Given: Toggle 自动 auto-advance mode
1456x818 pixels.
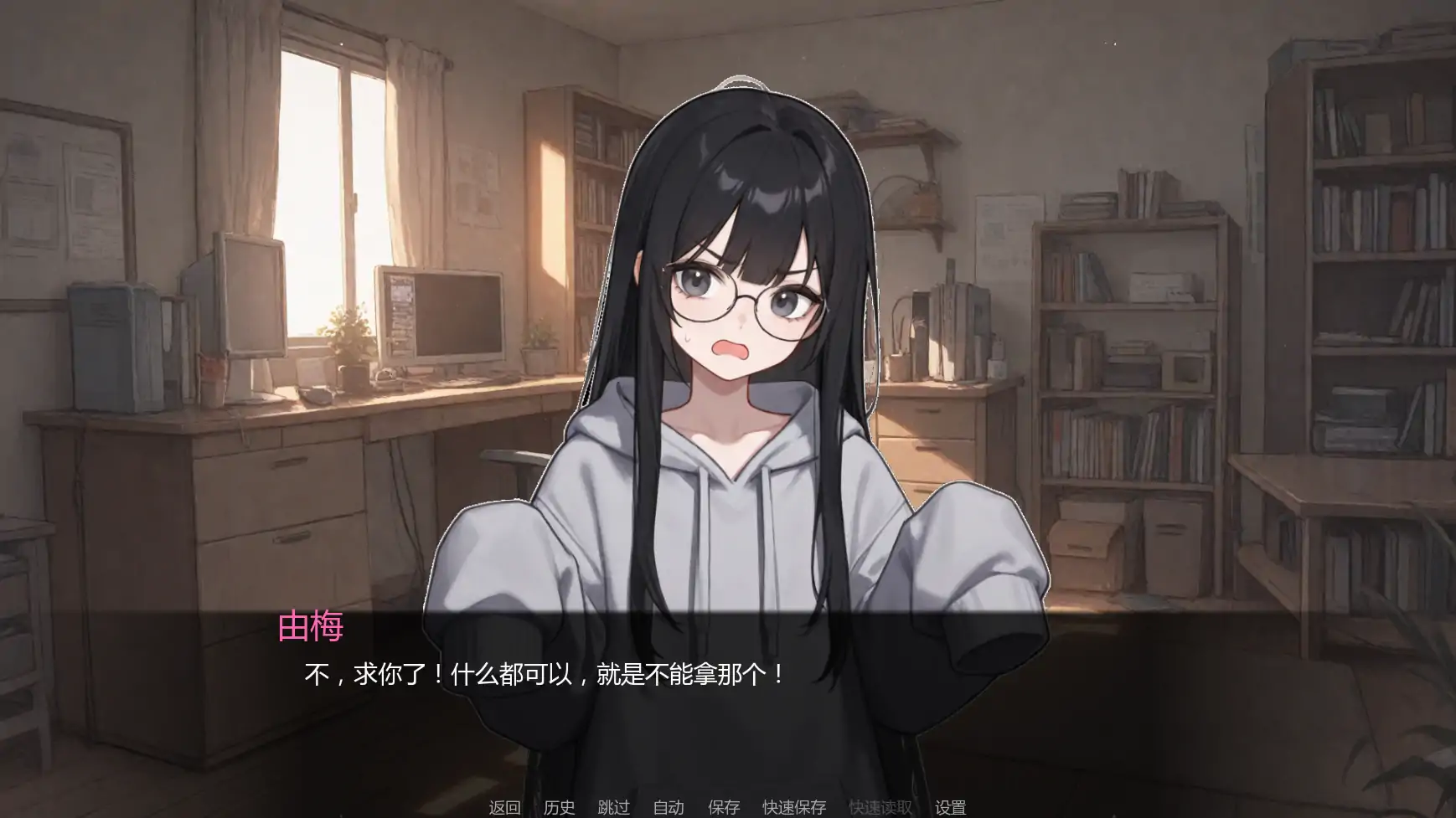Looking at the screenshot, I should (668, 808).
